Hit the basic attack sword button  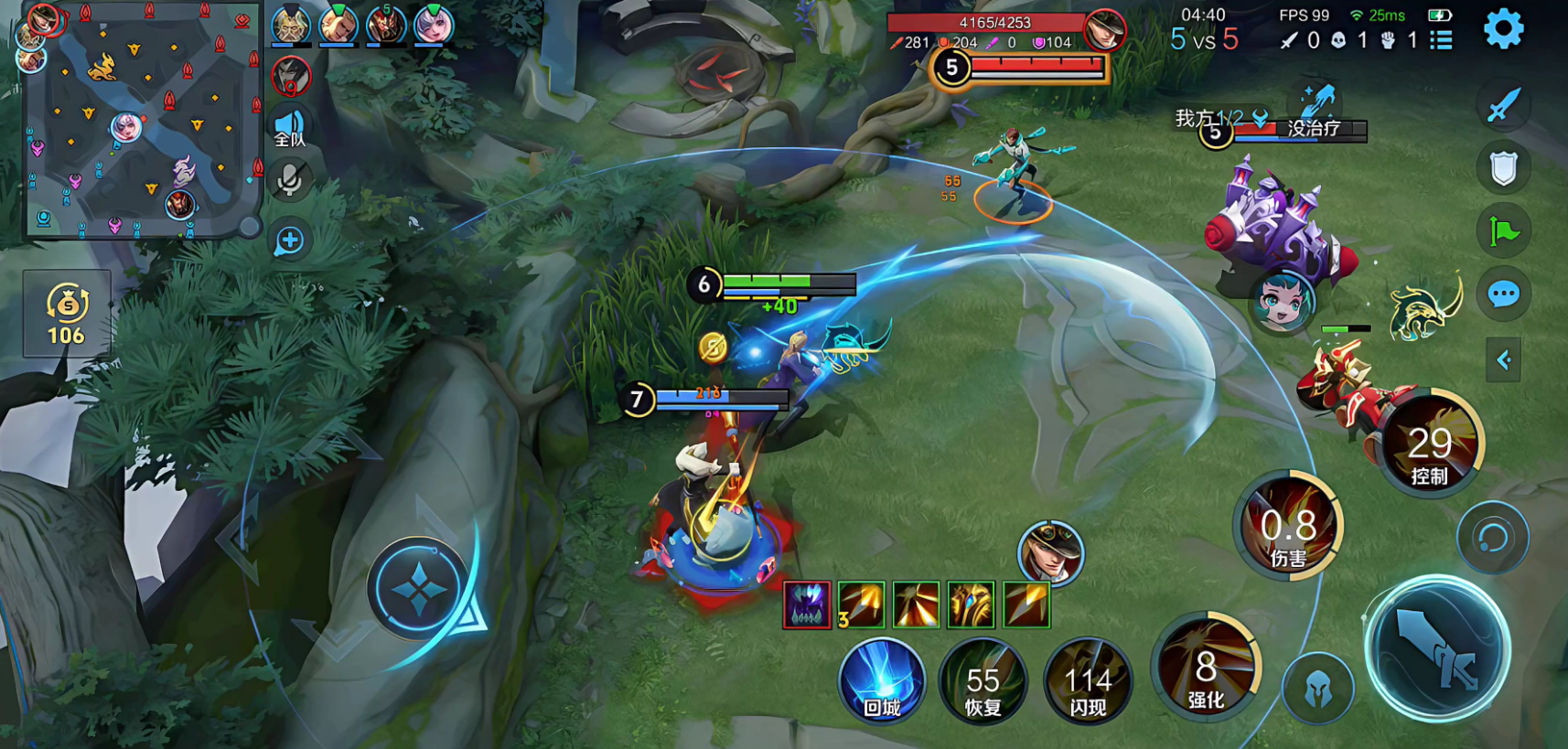pos(1437,648)
